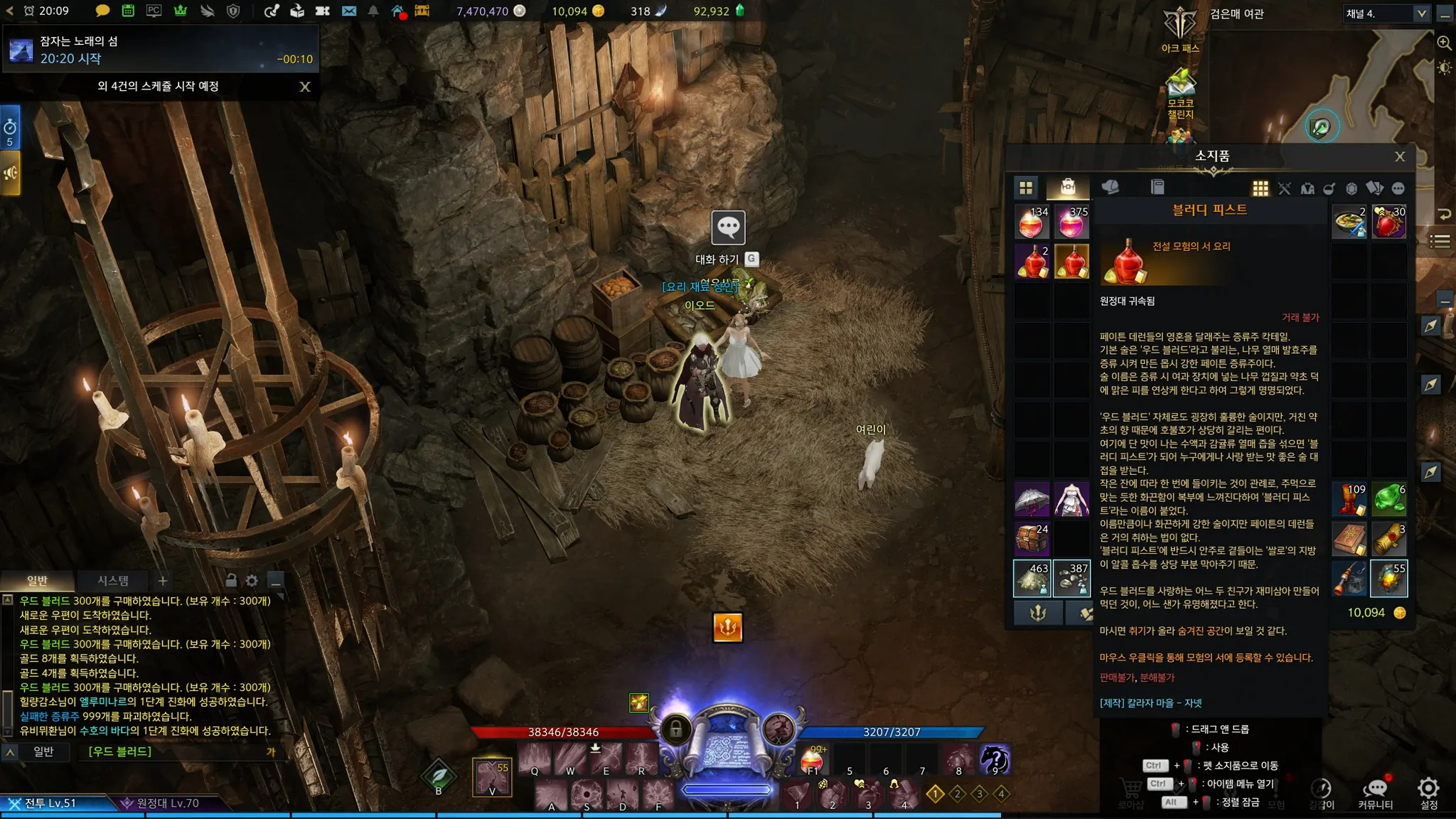Open the 모코코 챌린지 icon
The image size is (1456, 819).
pyautogui.click(x=1180, y=89)
